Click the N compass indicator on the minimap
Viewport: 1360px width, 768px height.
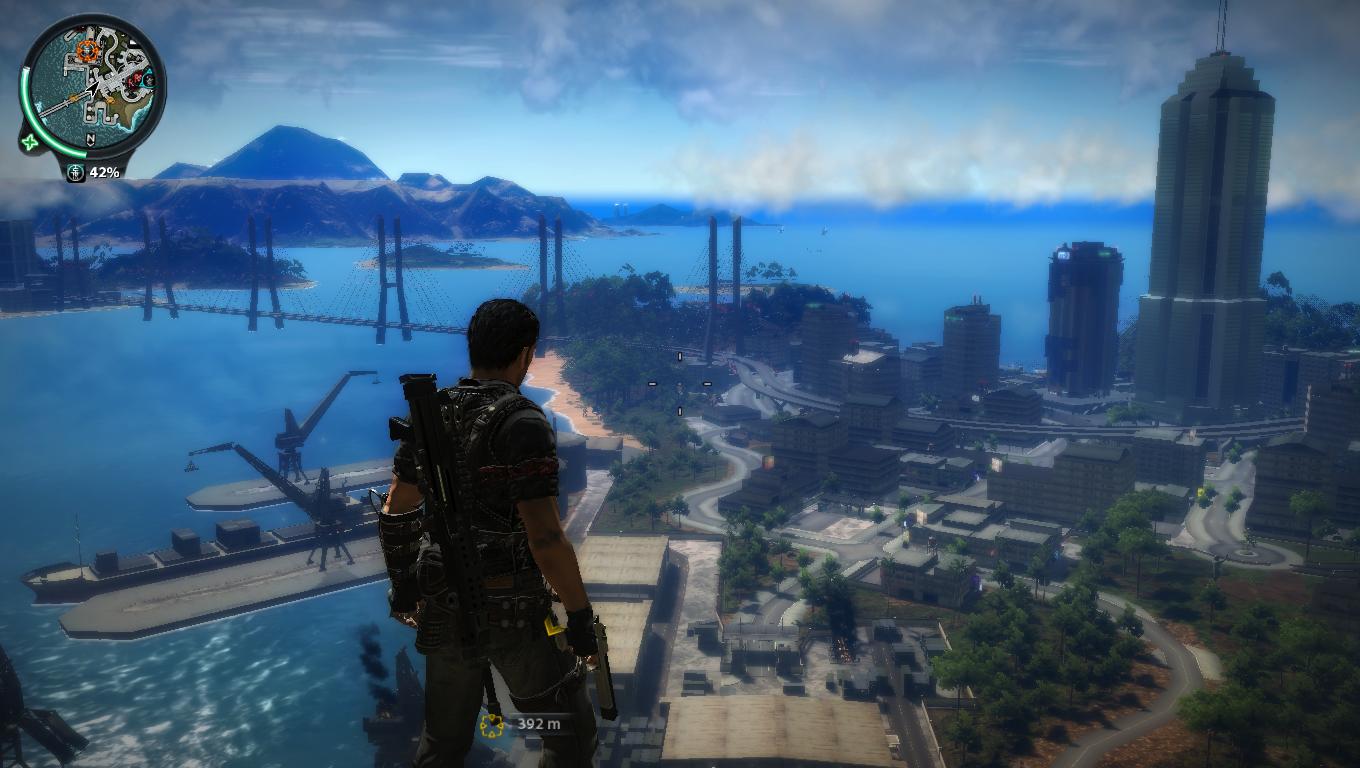click(x=90, y=138)
